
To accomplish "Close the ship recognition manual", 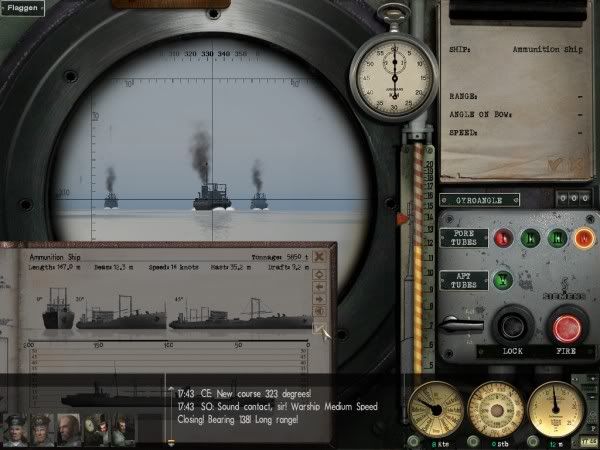I will pyautogui.click(x=319, y=256).
